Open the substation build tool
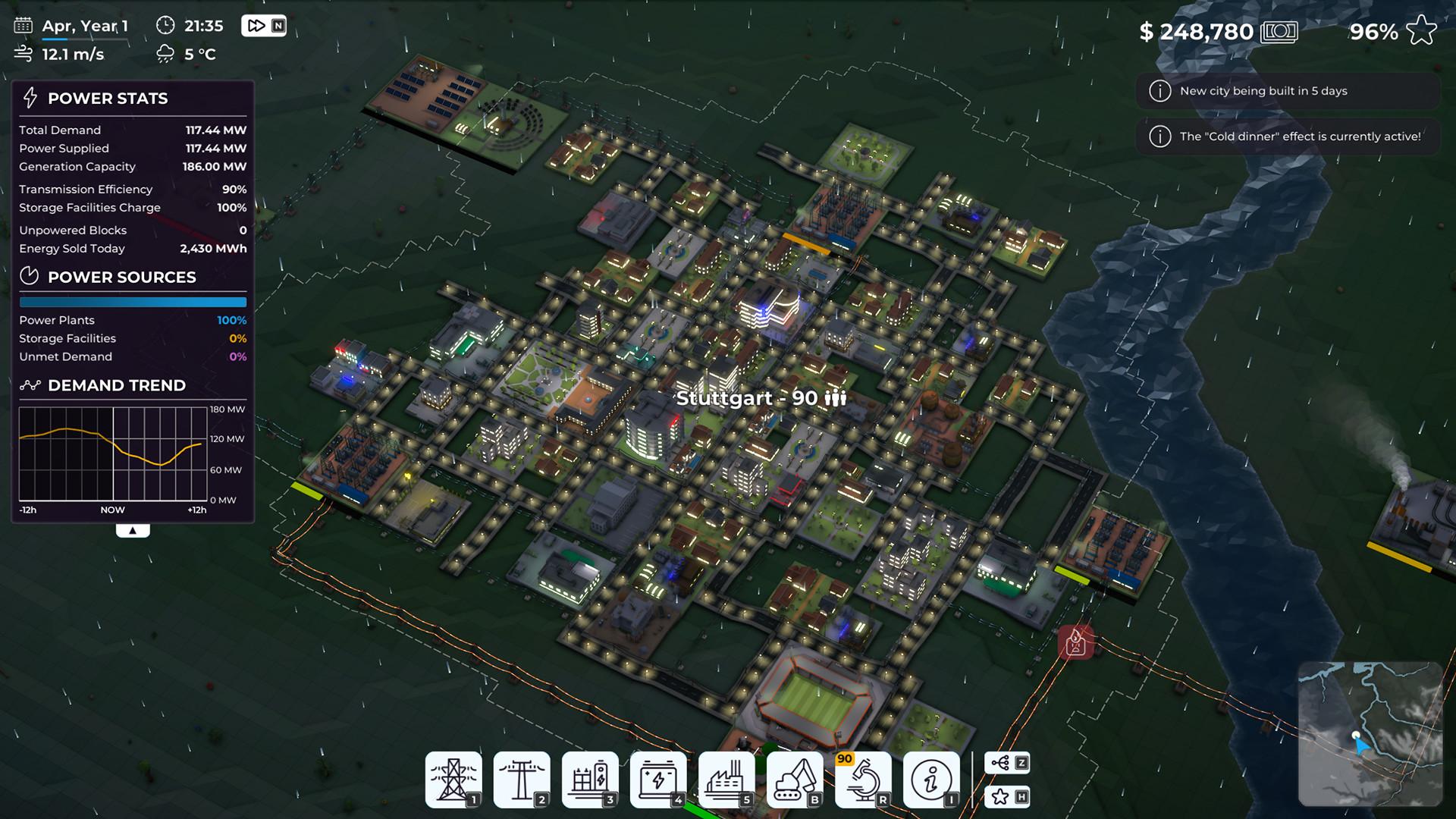Viewport: 1456px width, 819px height. click(590, 779)
